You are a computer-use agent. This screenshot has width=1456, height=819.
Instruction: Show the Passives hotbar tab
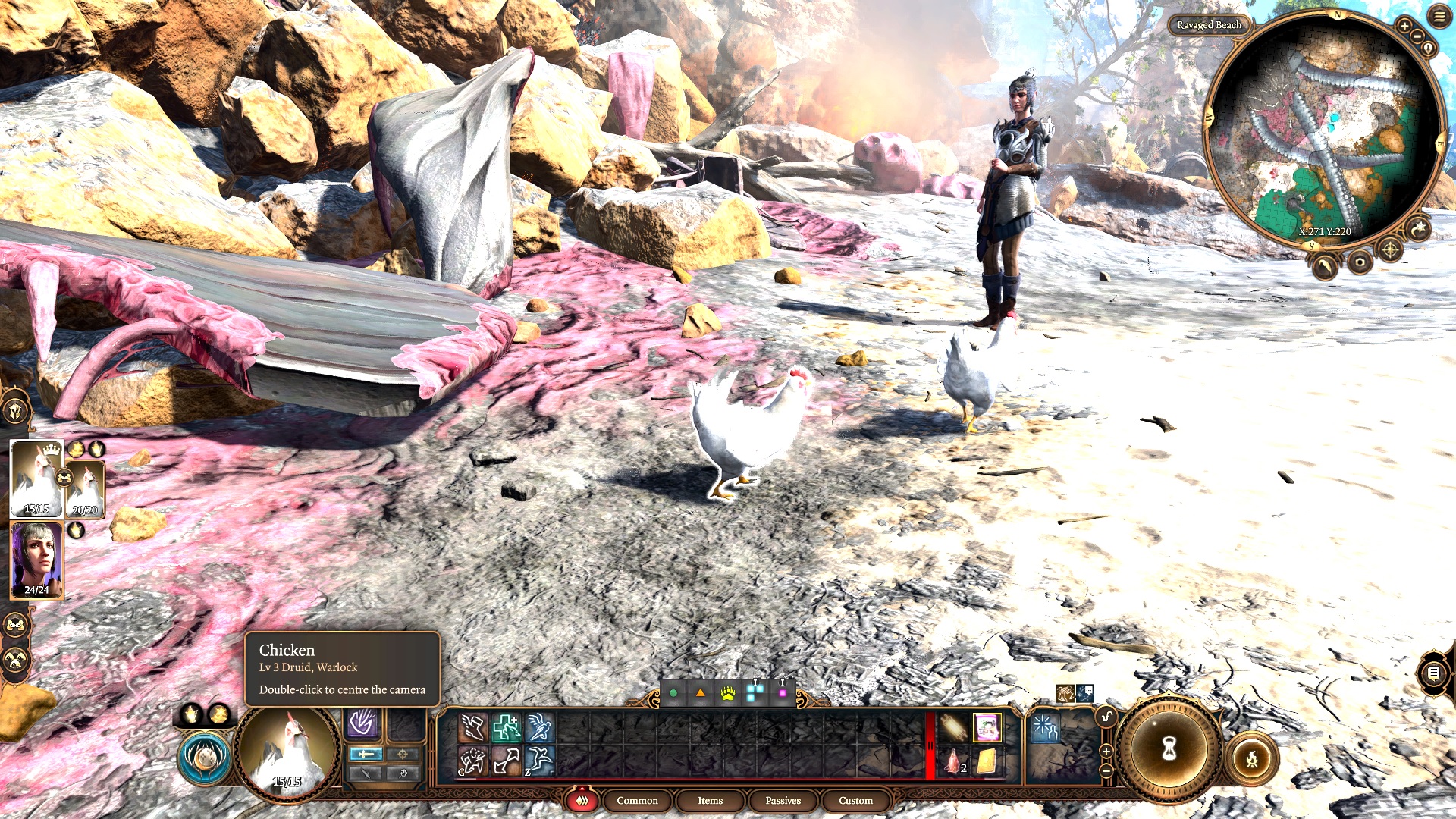click(x=783, y=801)
